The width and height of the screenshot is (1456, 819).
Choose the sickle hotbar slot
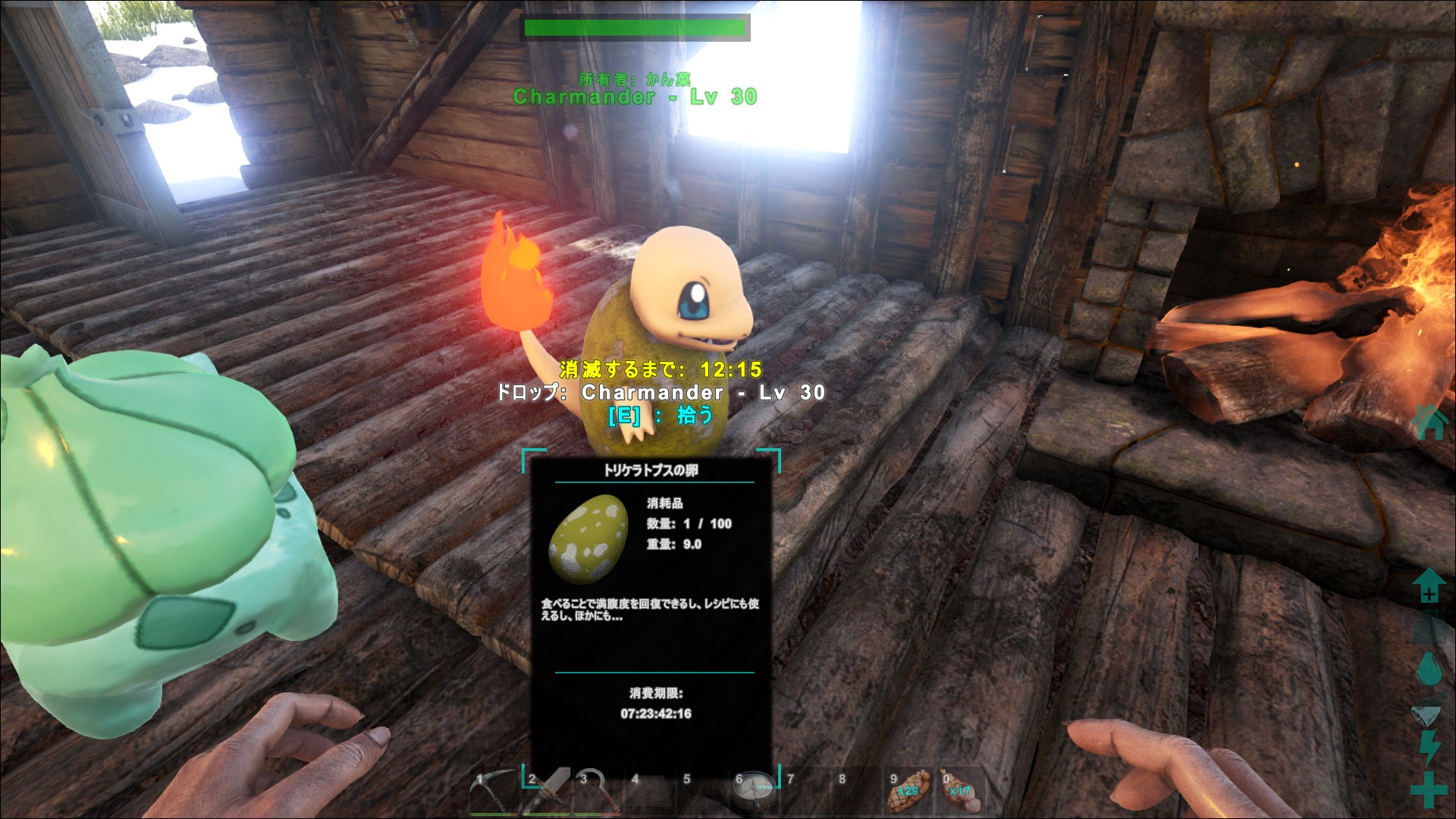pyautogui.click(x=598, y=792)
